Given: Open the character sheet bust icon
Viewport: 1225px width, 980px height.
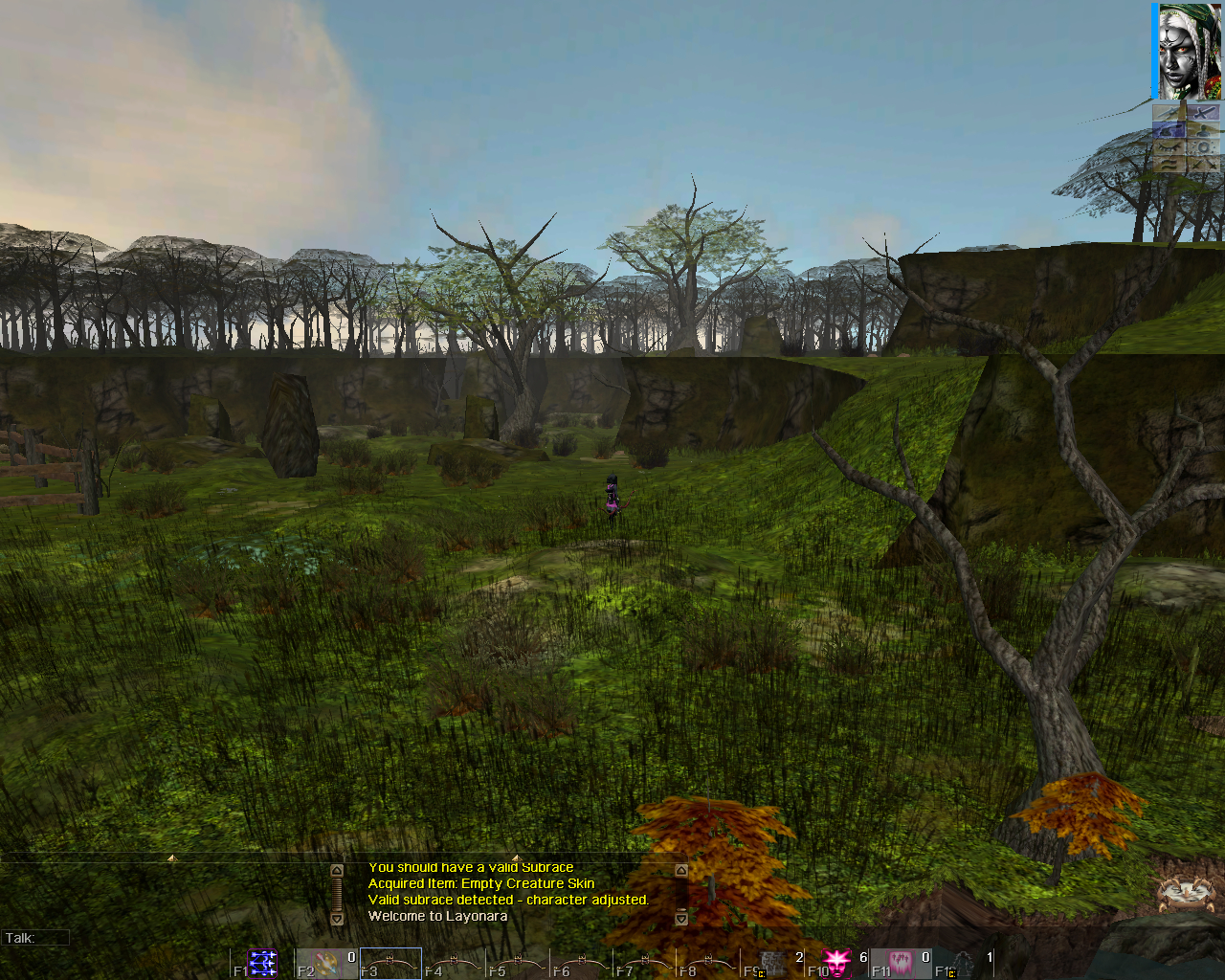Looking at the screenshot, I should tap(1203, 130).
